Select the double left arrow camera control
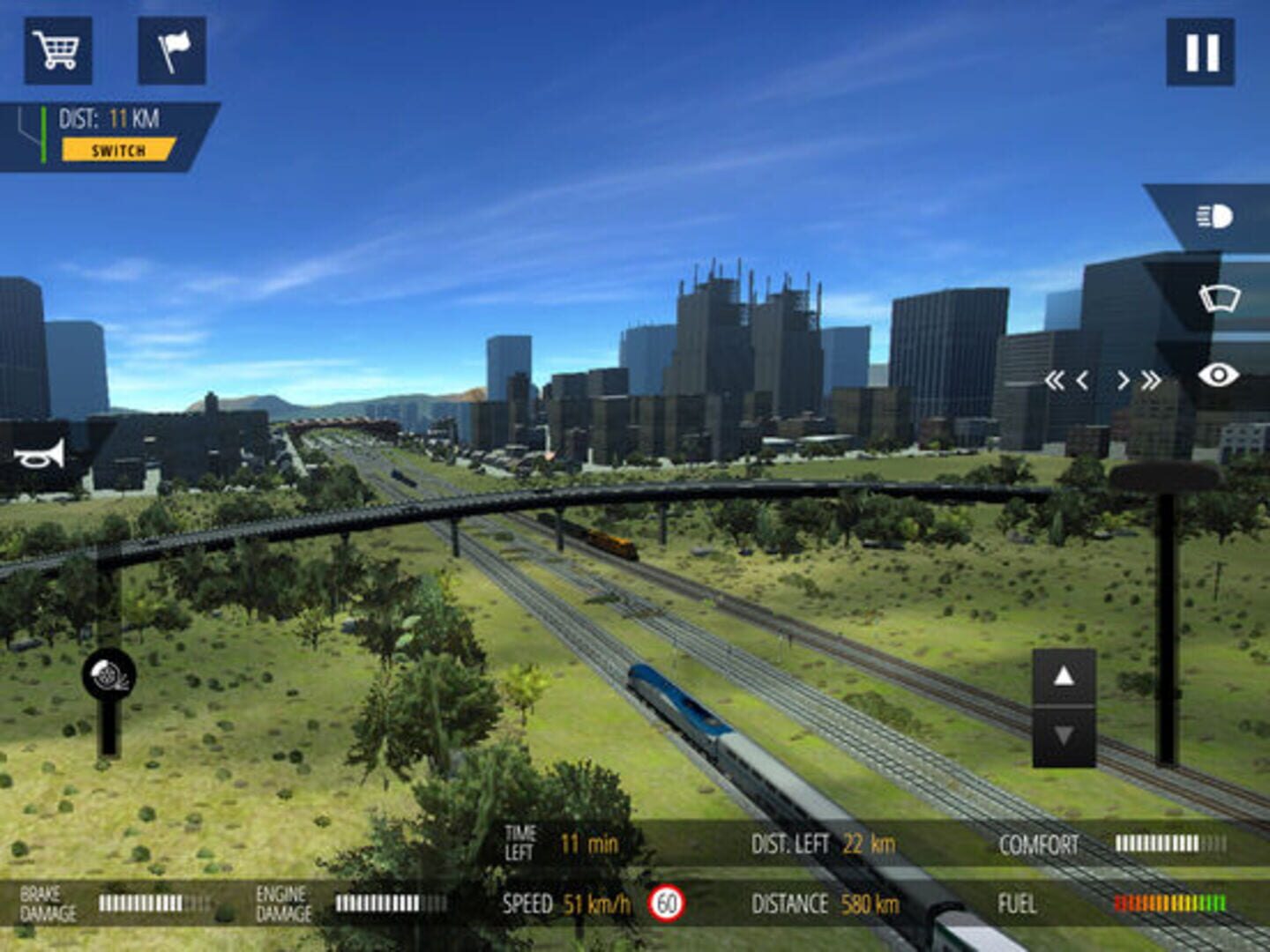 (1053, 381)
